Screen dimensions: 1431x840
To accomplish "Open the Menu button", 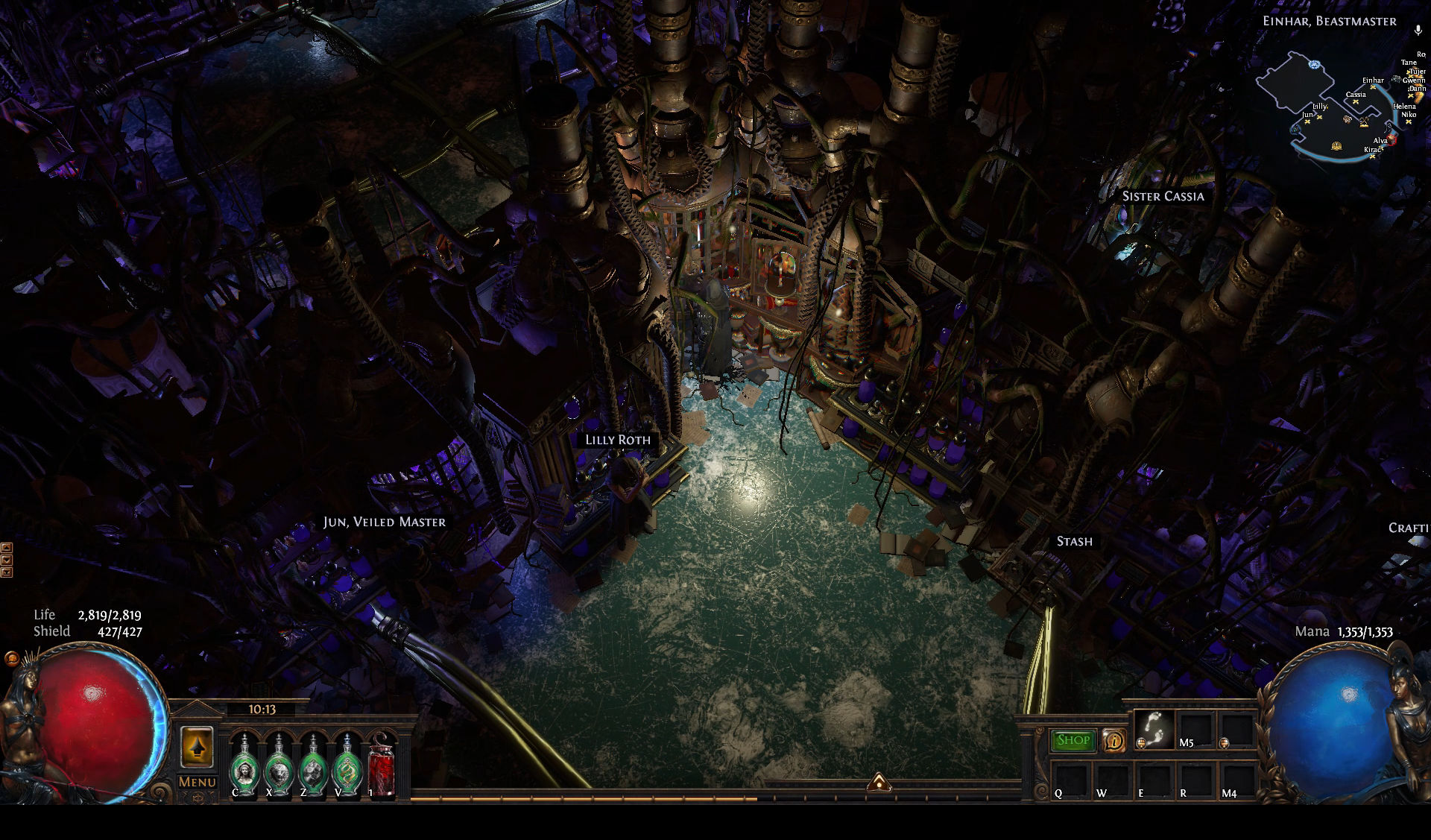I will [197, 782].
